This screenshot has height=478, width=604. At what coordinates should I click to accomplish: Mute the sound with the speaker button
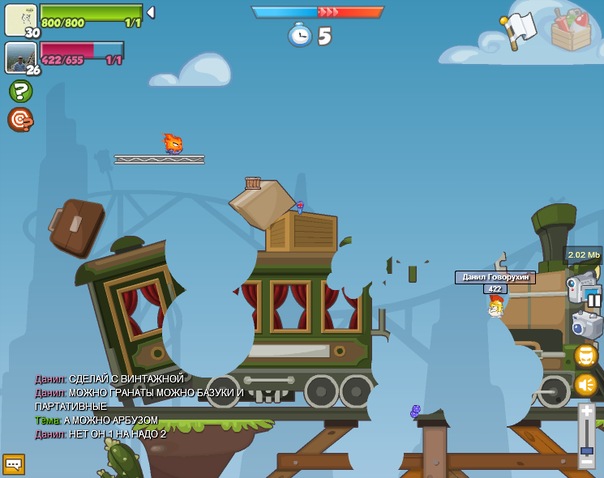586,385
